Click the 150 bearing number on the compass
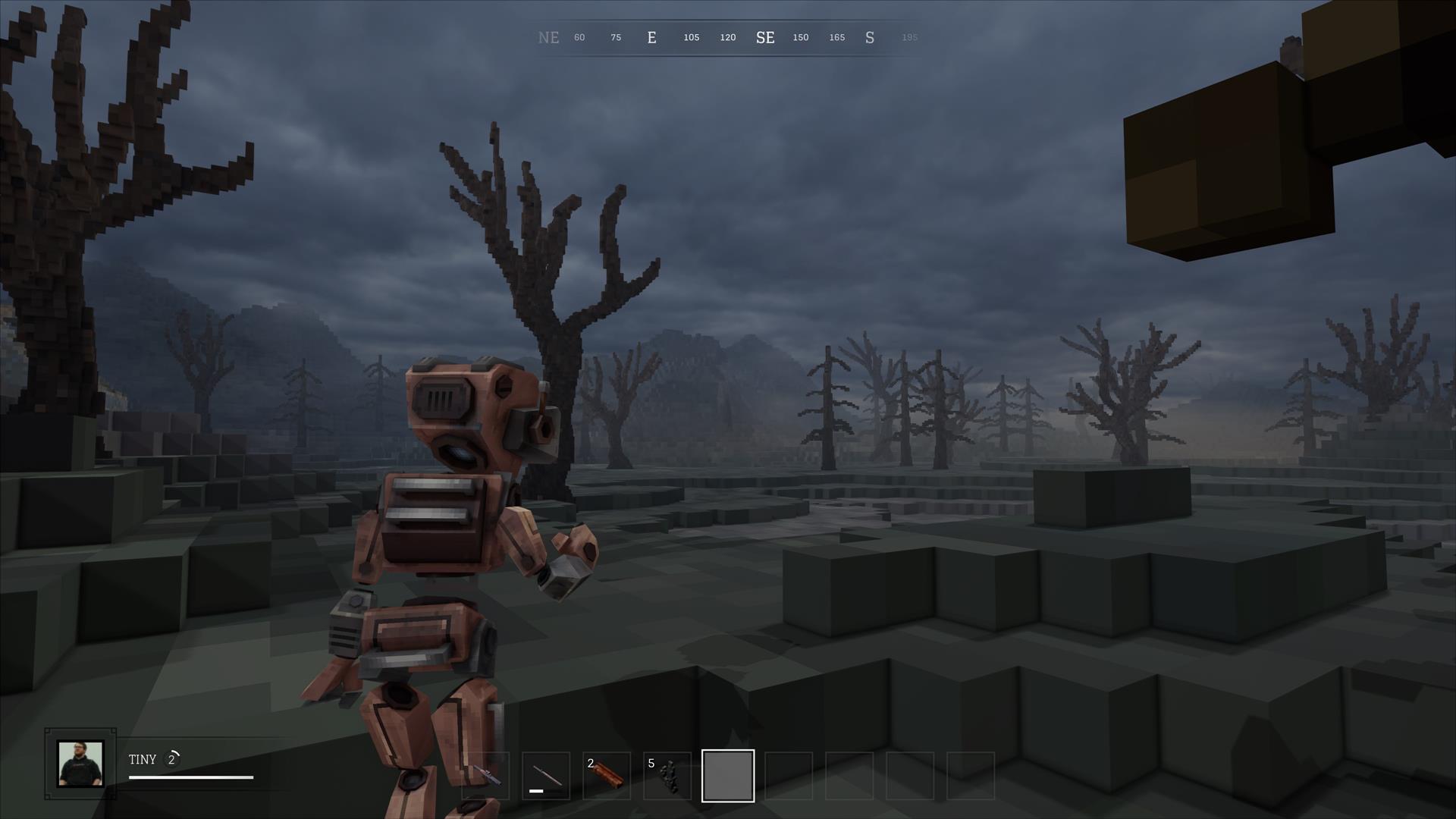Viewport: 1456px width, 819px height. point(800,37)
